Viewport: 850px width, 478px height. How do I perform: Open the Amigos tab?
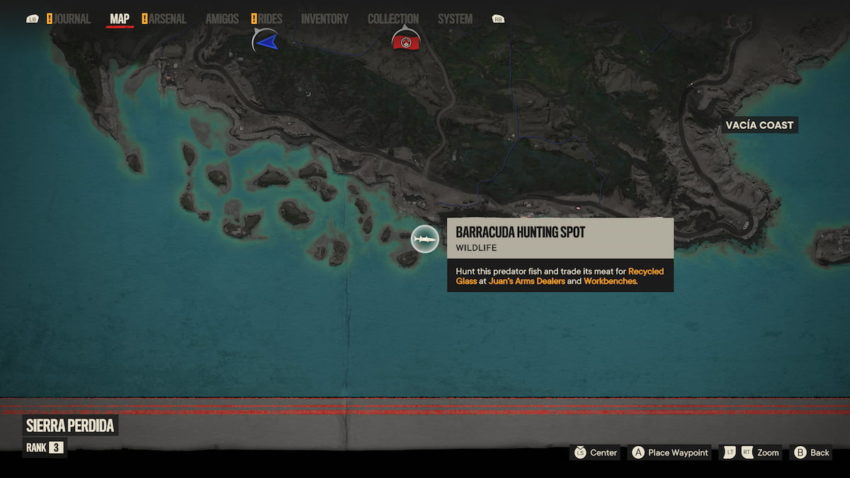(x=222, y=19)
